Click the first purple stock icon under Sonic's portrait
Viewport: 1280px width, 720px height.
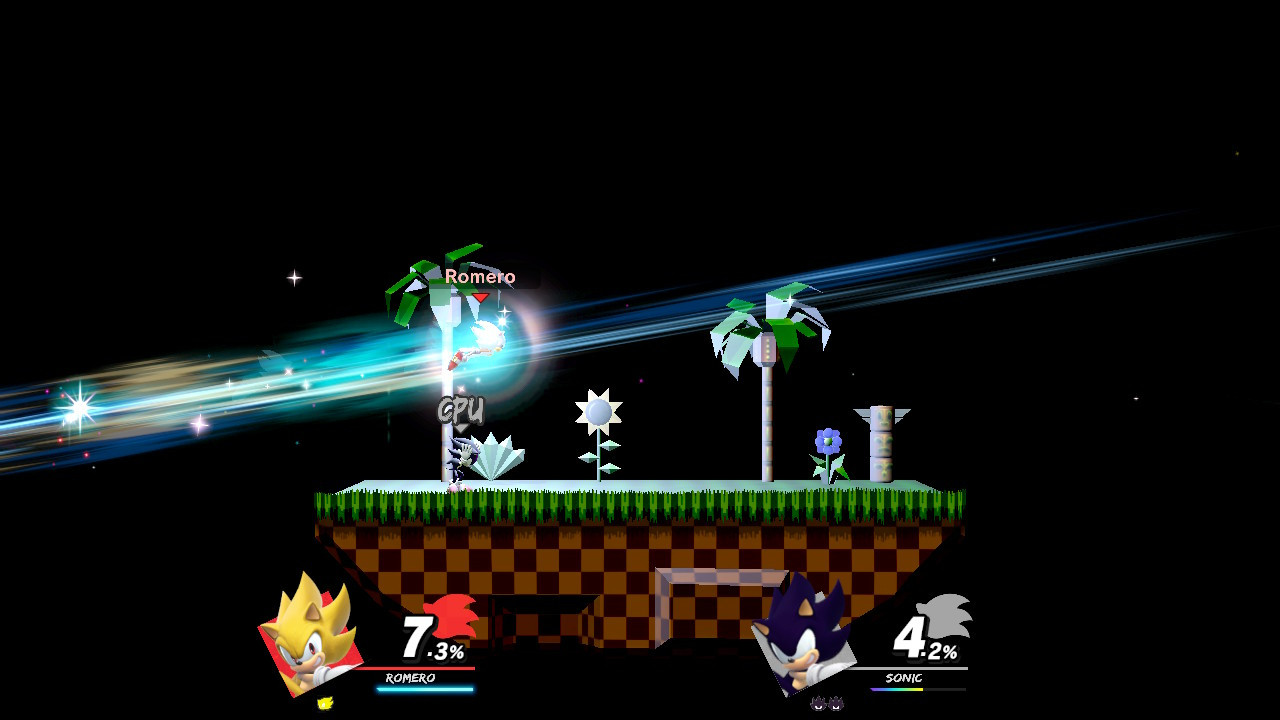[x=817, y=705]
